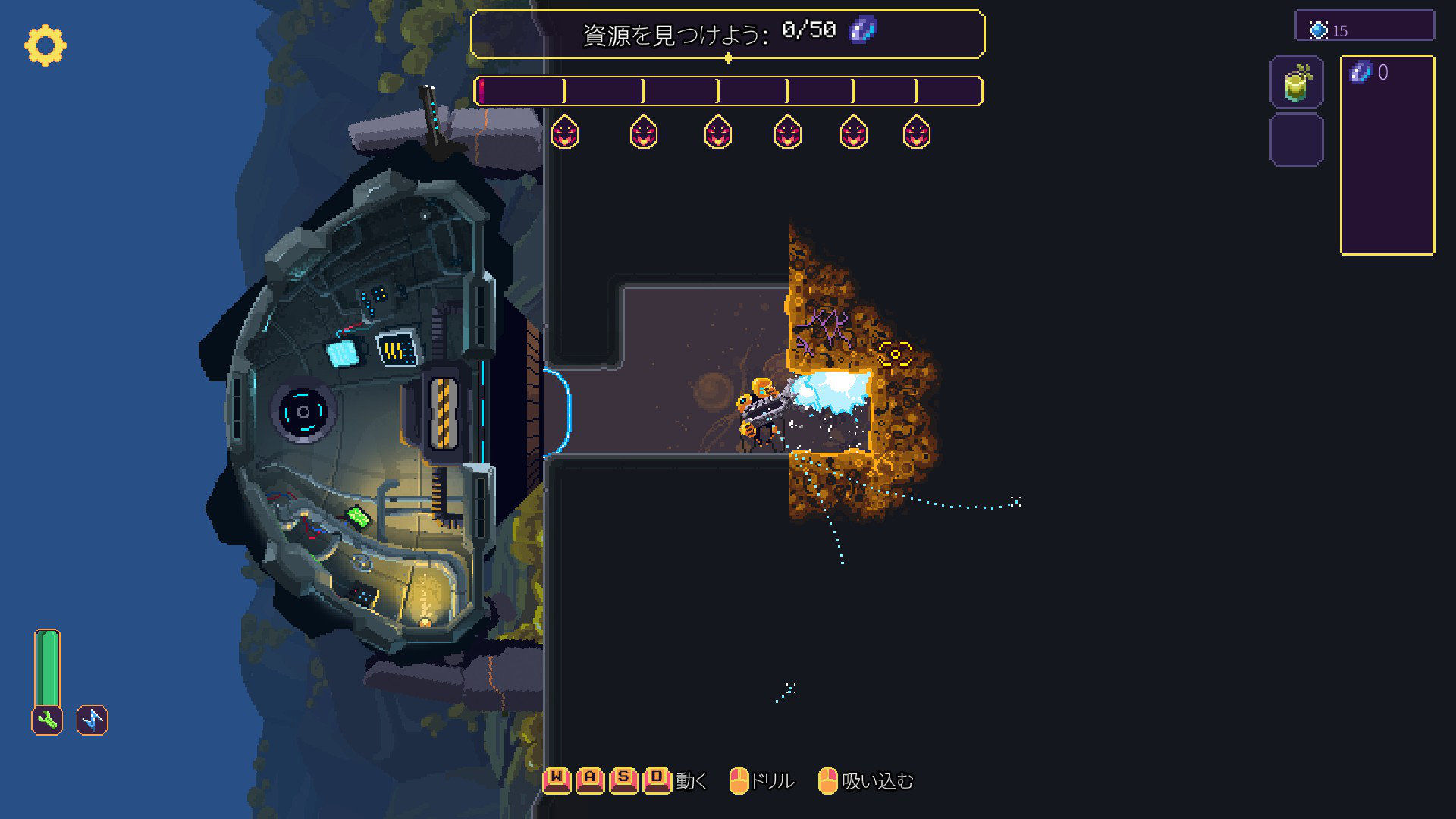Activate the blue lightning bolt icon
The width and height of the screenshot is (1456, 819).
coord(93,720)
